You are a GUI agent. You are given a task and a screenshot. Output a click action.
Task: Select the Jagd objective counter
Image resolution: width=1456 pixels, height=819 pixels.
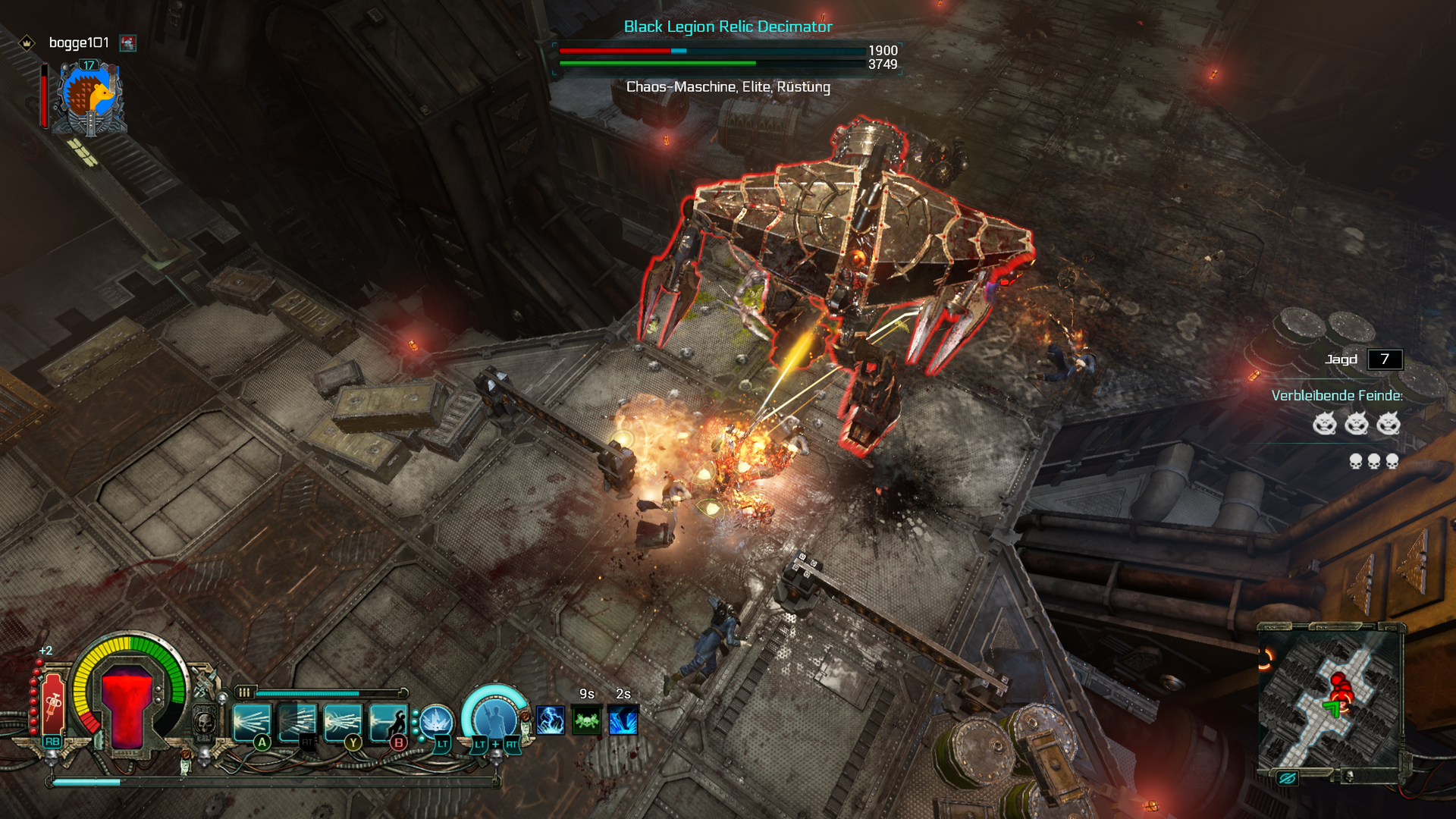click(1385, 359)
